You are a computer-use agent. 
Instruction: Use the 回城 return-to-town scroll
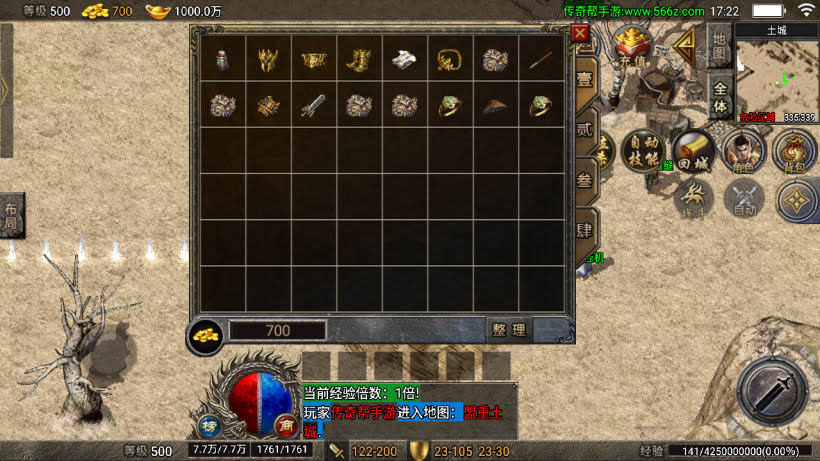coord(693,151)
